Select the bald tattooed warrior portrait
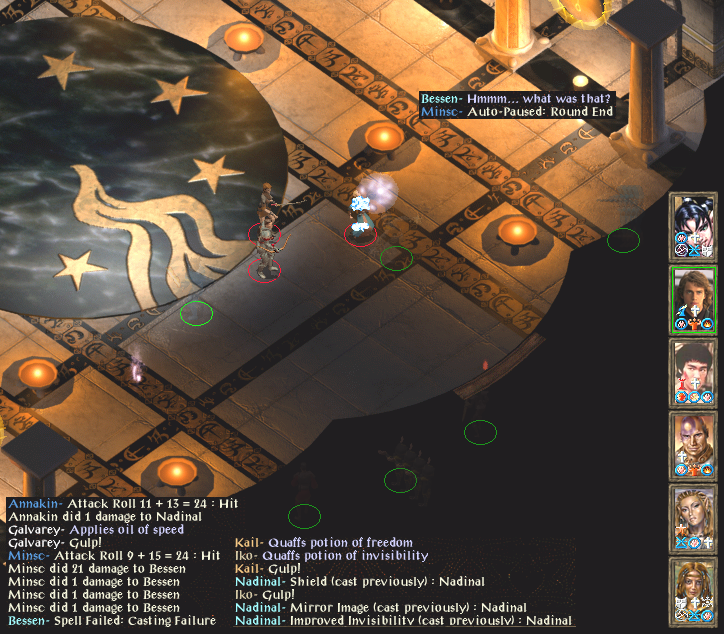 click(693, 443)
